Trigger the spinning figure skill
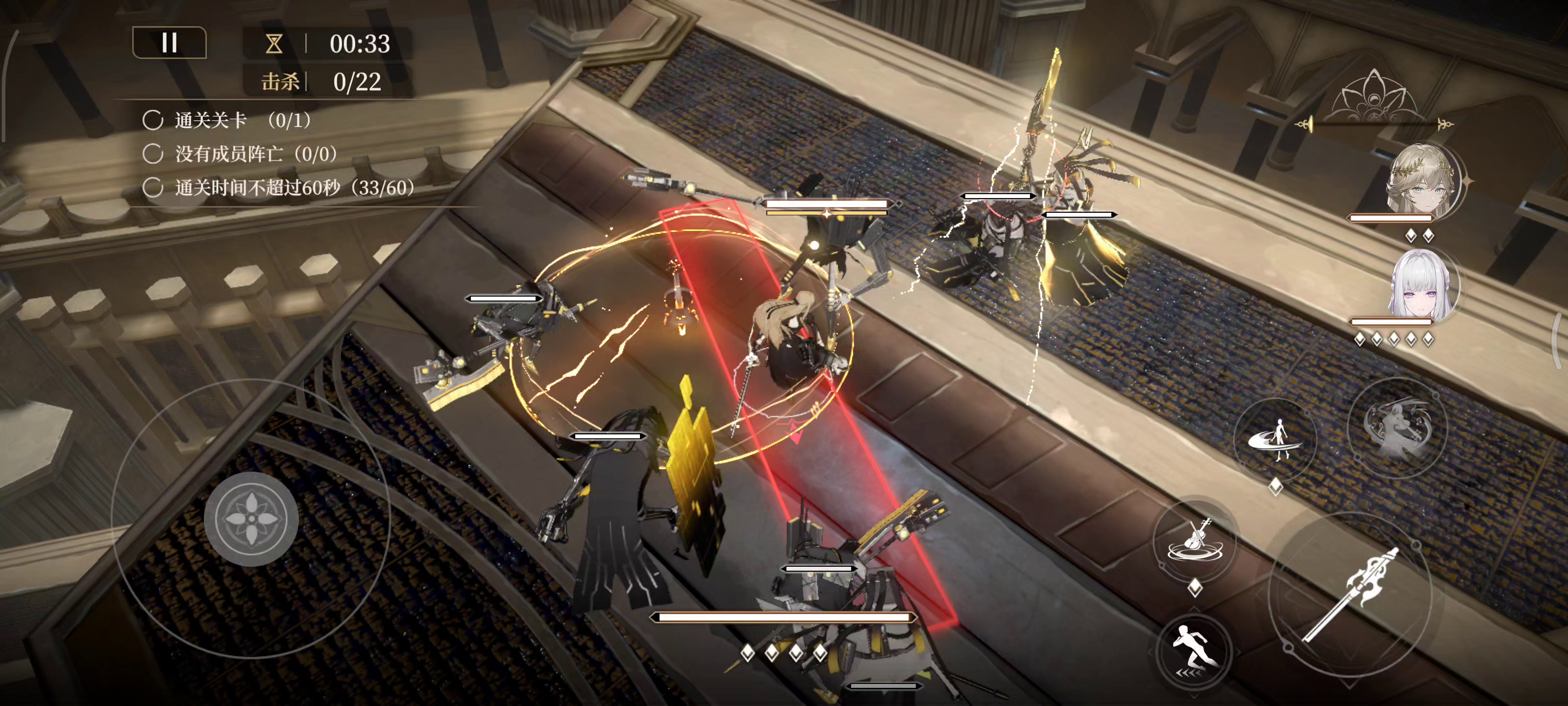 coord(1275,439)
